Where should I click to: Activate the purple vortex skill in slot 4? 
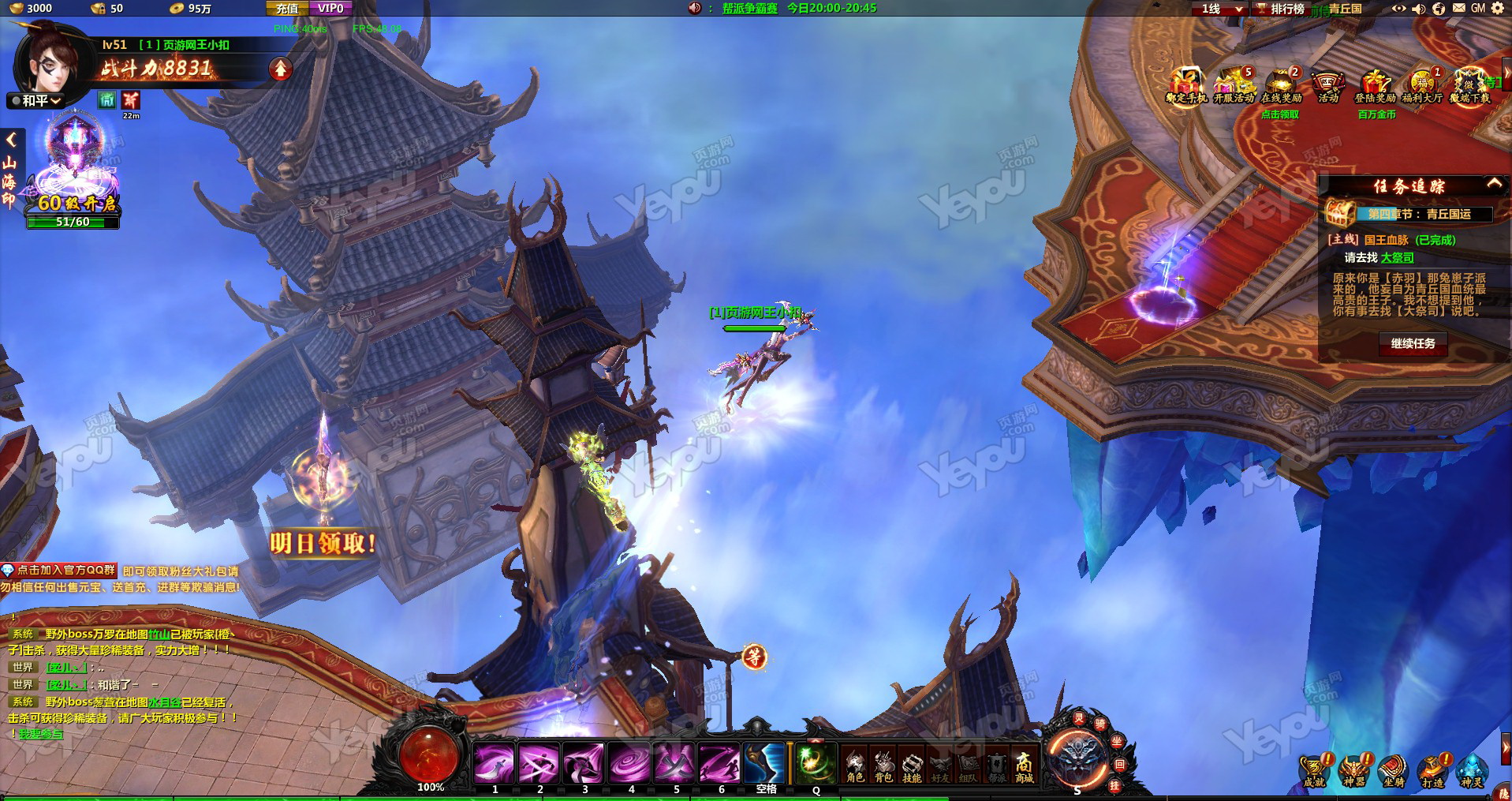pyautogui.click(x=629, y=762)
